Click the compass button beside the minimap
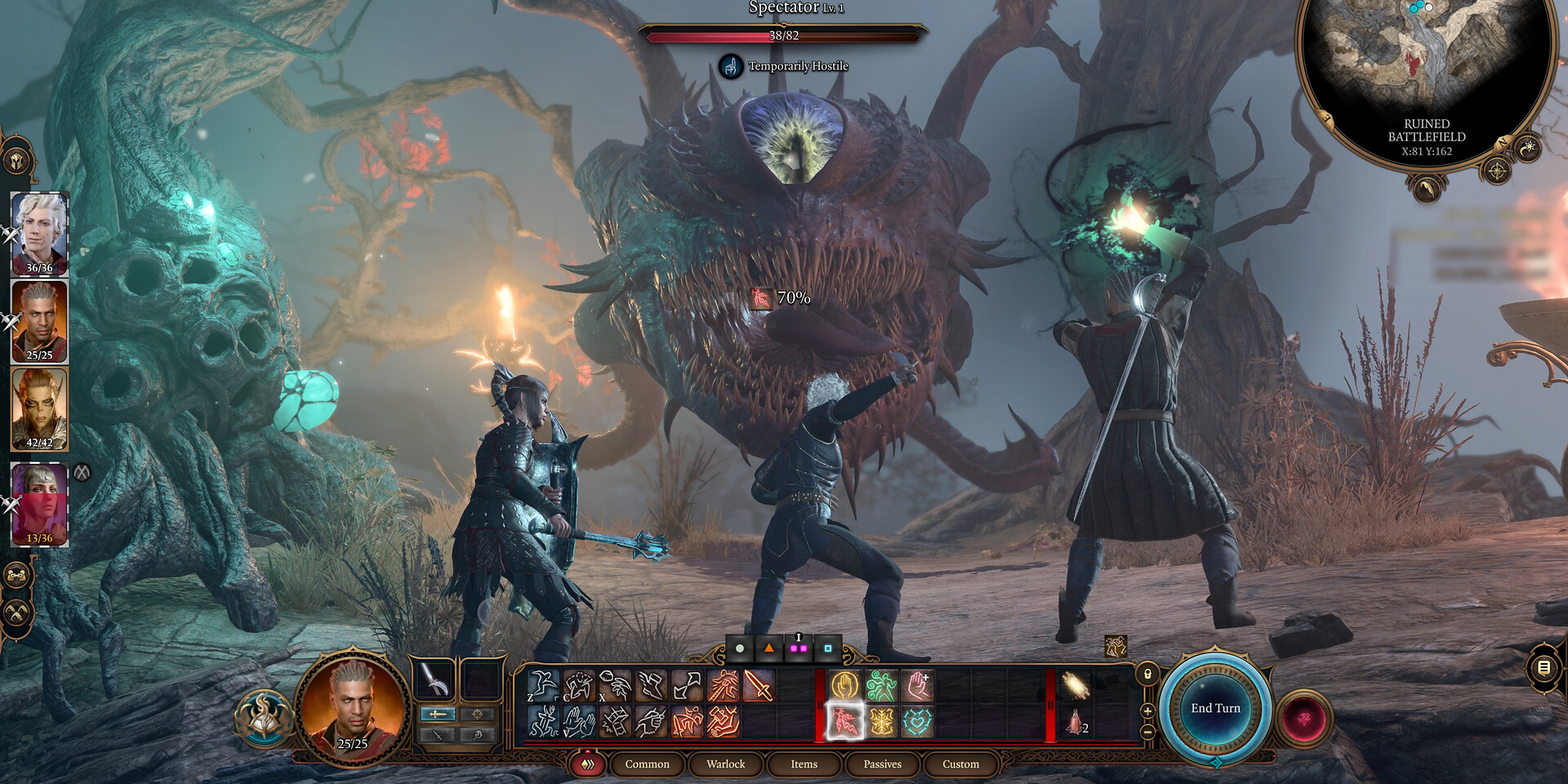Image resolution: width=1568 pixels, height=784 pixels. [x=1497, y=171]
